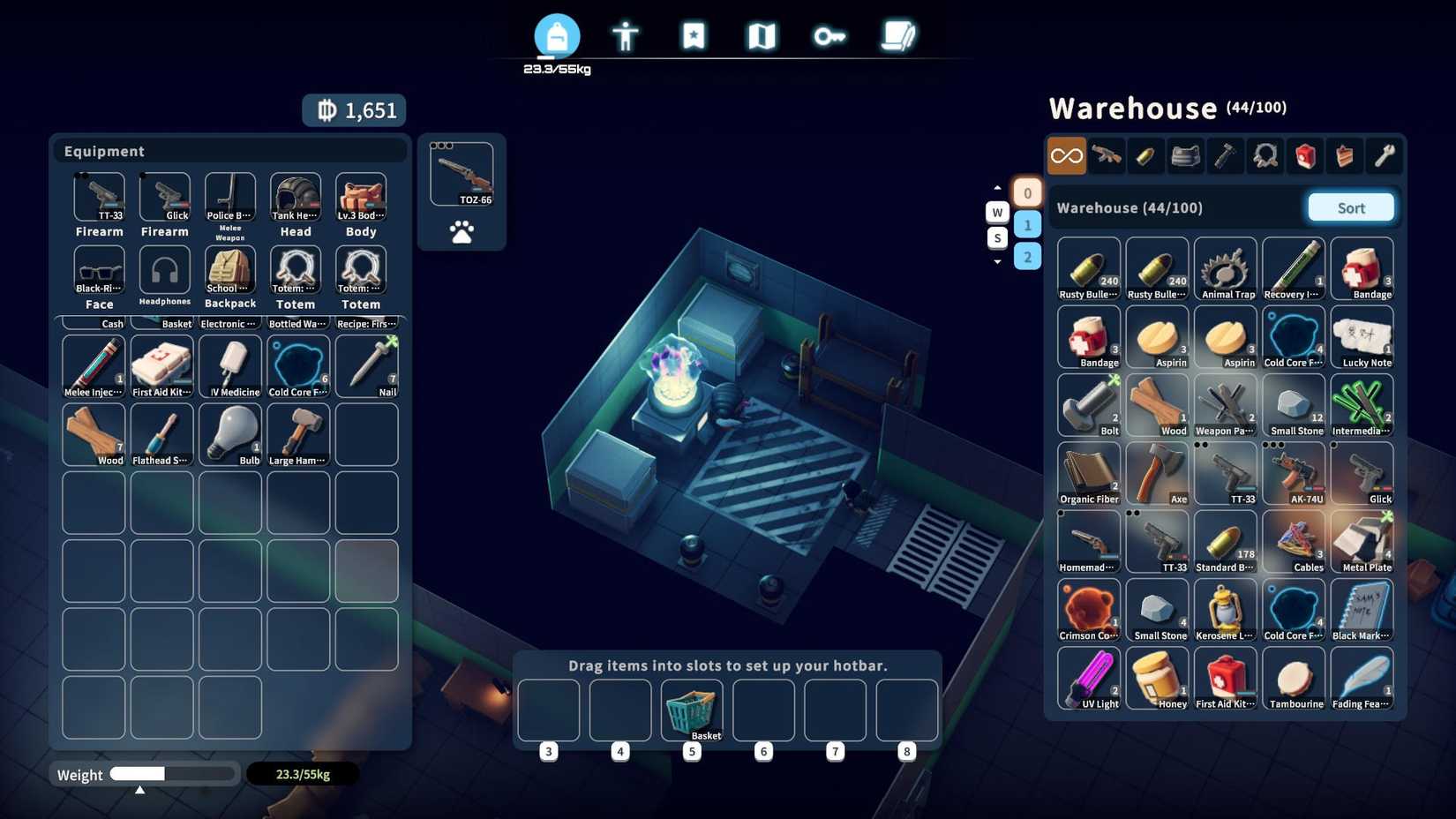Select the bullet ammo filter in Warehouse
1456x819 pixels.
[1146, 155]
